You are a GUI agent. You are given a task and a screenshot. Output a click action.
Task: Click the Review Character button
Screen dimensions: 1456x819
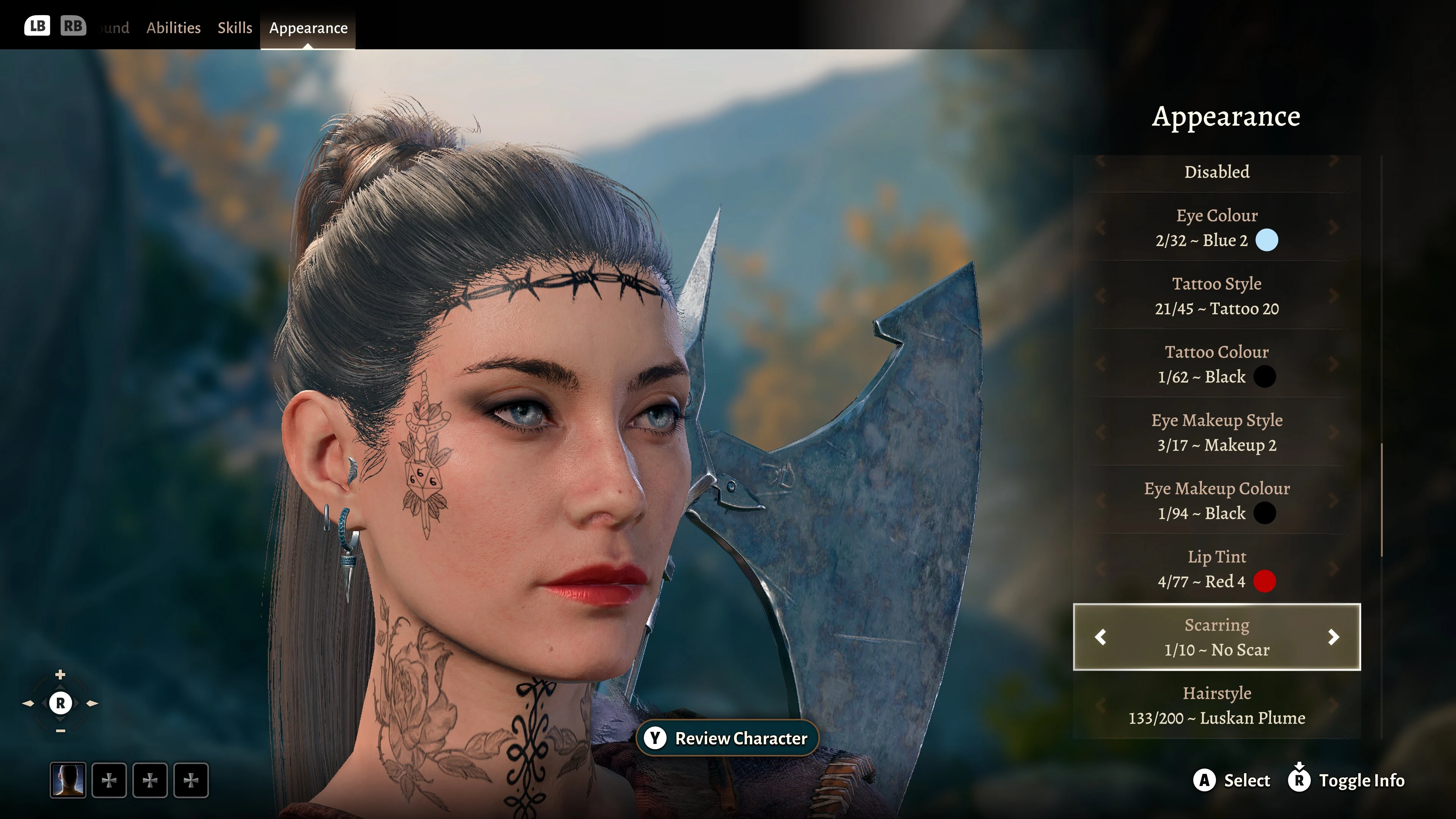pyautogui.click(x=728, y=738)
